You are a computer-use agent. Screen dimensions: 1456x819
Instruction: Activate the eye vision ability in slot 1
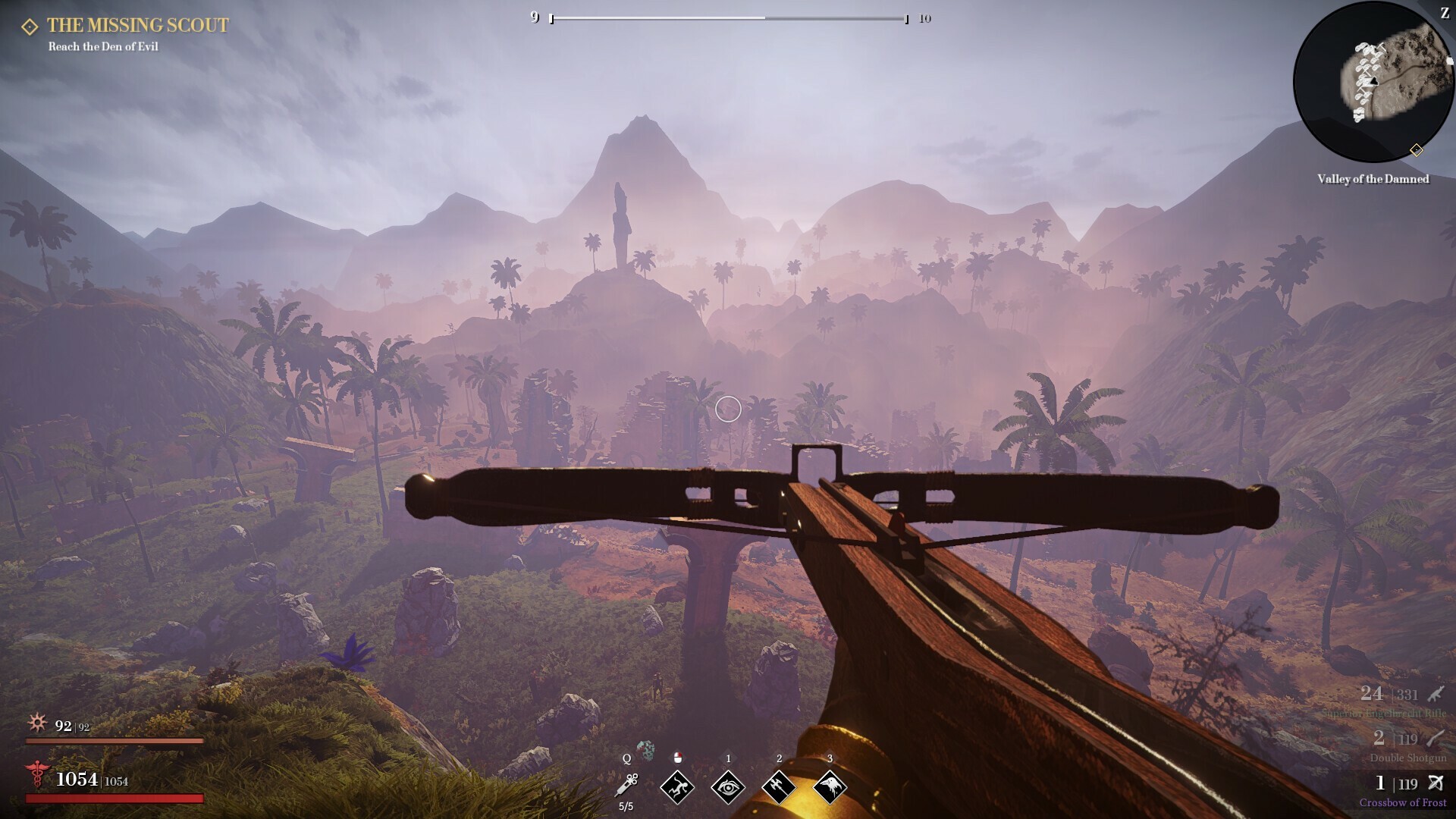tap(728, 787)
